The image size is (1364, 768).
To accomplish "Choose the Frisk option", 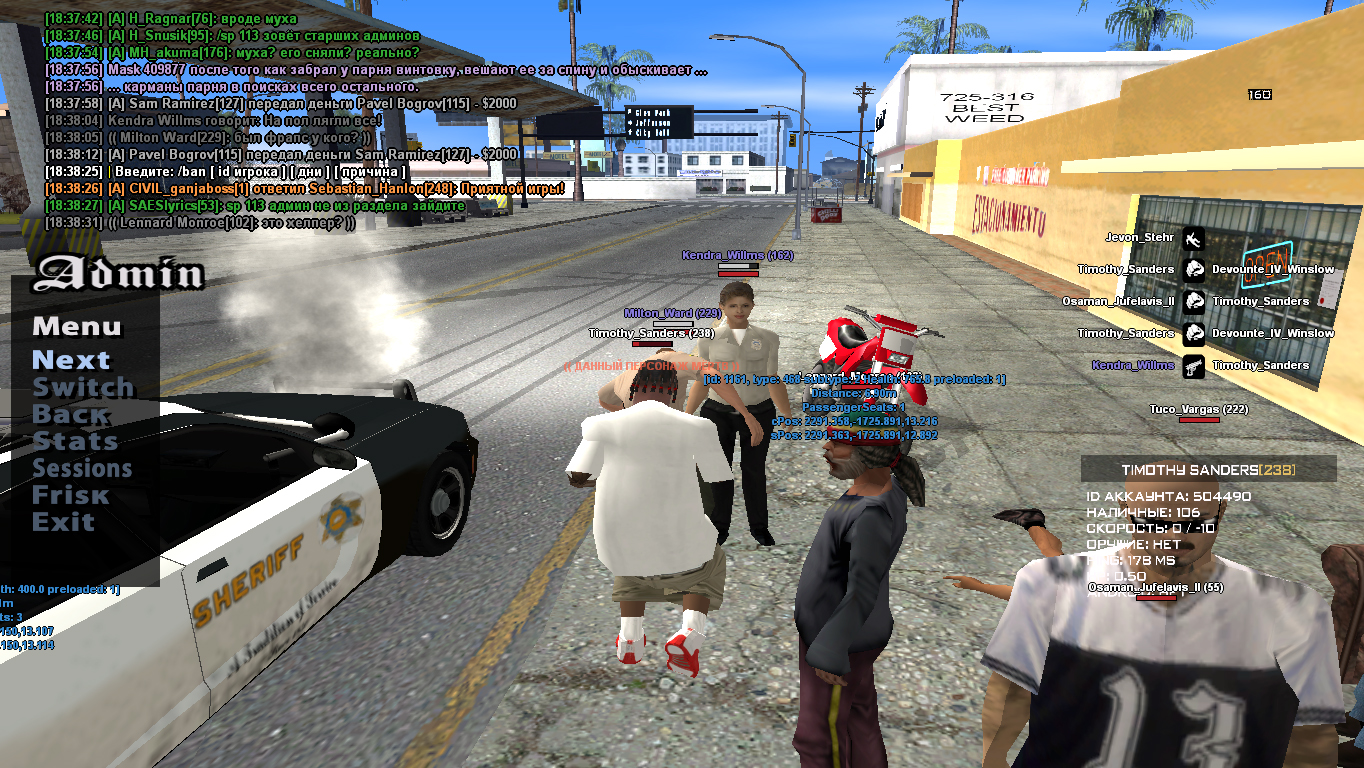I will coord(70,495).
